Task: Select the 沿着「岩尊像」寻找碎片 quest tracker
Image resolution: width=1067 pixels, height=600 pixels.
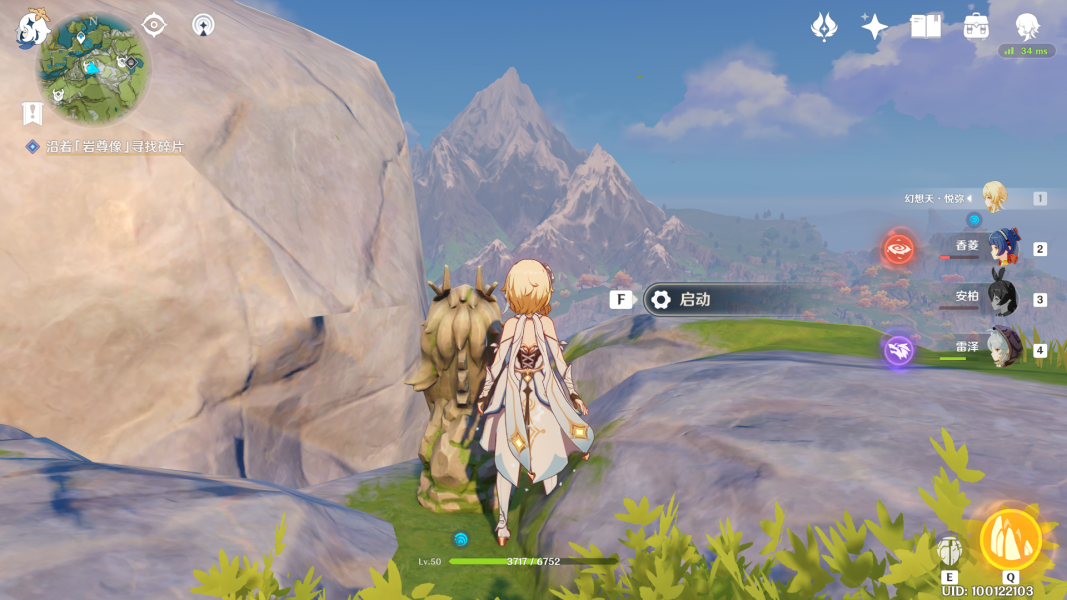Action: (x=114, y=147)
